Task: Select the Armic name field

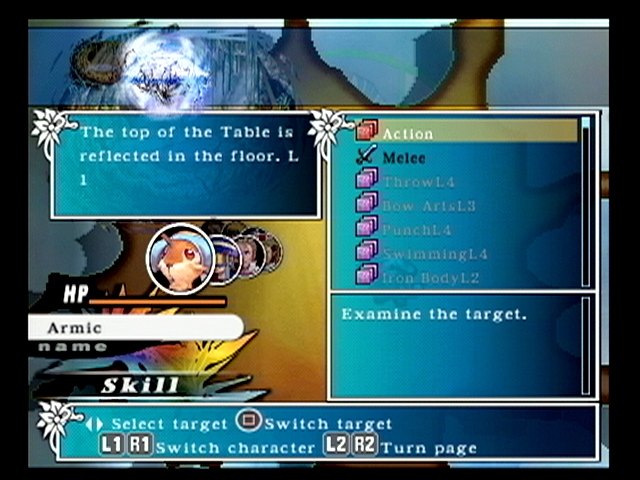Action: 135,327
